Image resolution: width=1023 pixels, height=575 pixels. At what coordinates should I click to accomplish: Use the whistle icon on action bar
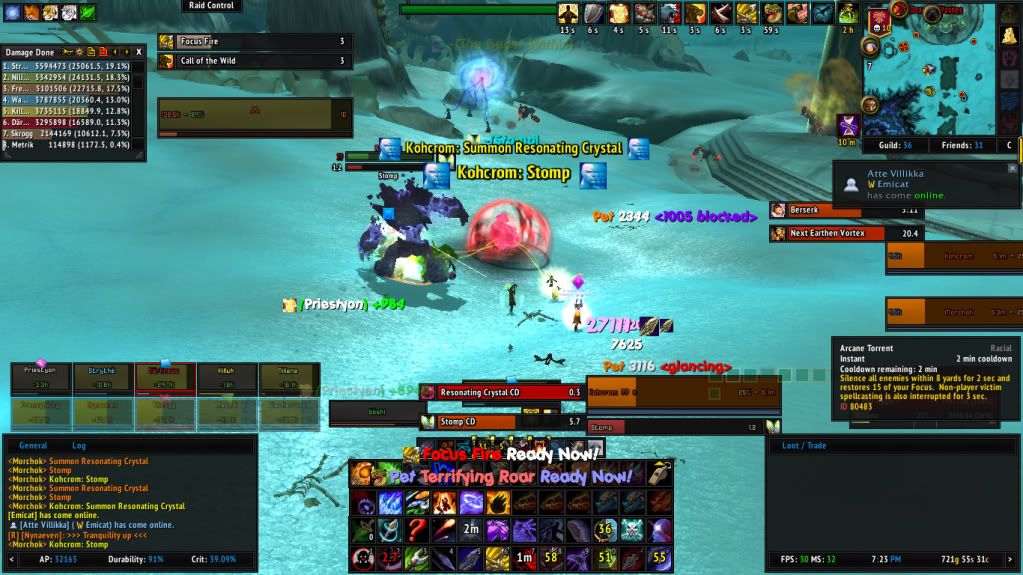click(x=659, y=473)
